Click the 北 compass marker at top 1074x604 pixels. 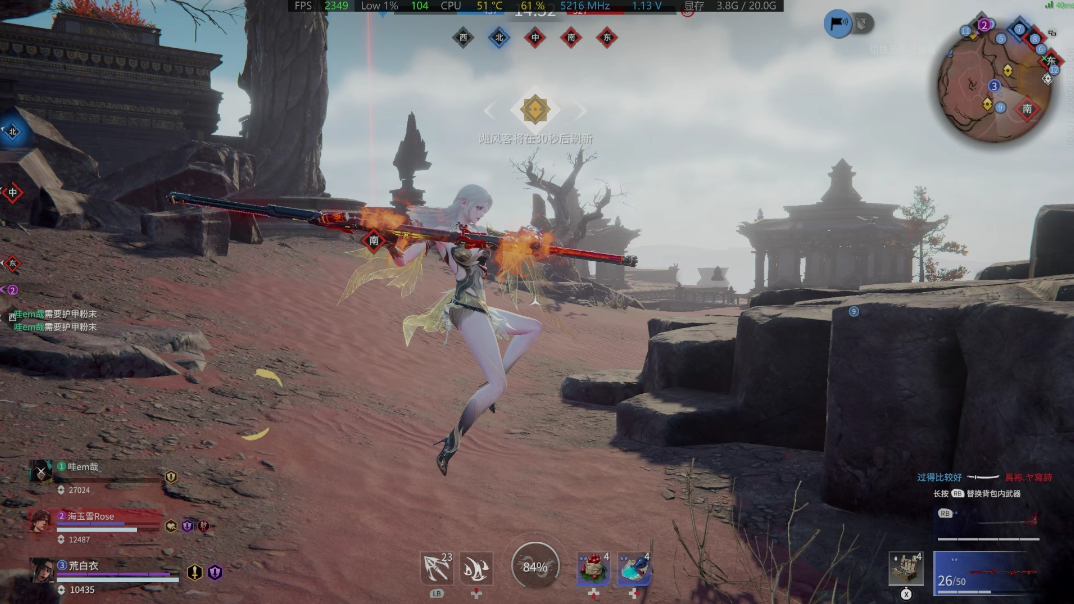click(x=498, y=38)
